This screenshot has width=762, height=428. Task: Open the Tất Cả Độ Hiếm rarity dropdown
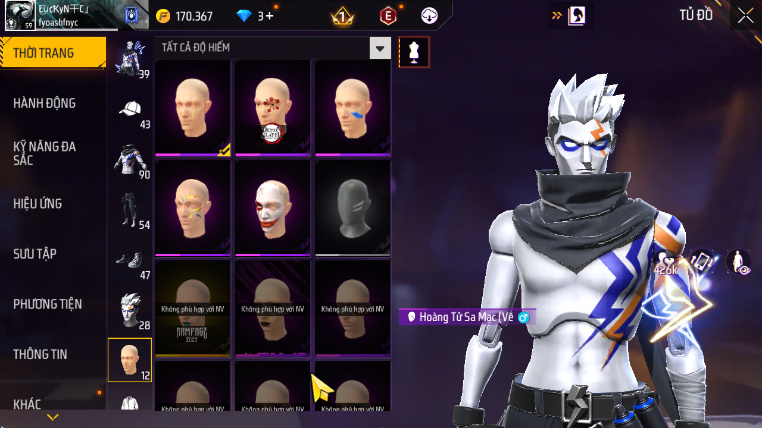tap(379, 48)
